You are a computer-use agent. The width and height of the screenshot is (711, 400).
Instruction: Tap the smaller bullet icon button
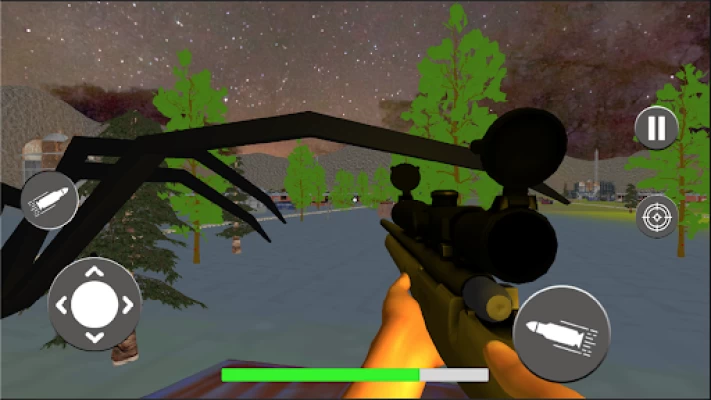pyautogui.click(x=49, y=199)
